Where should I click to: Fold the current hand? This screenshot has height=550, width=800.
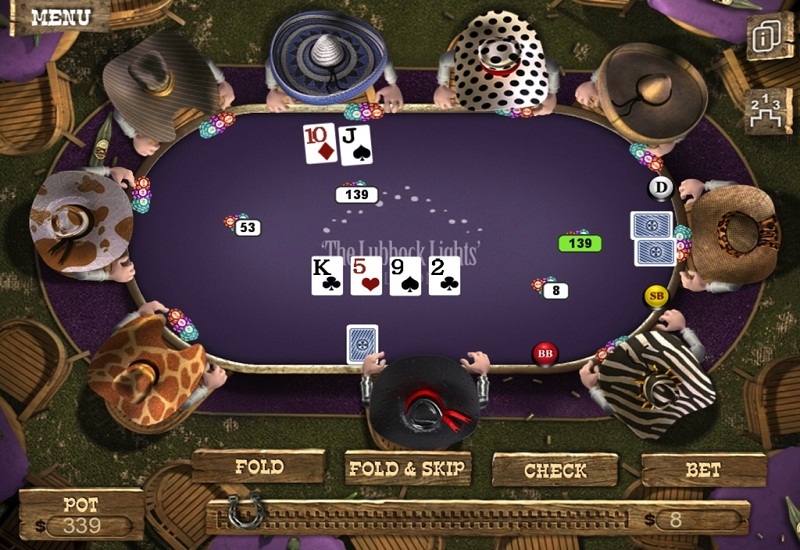[259, 467]
